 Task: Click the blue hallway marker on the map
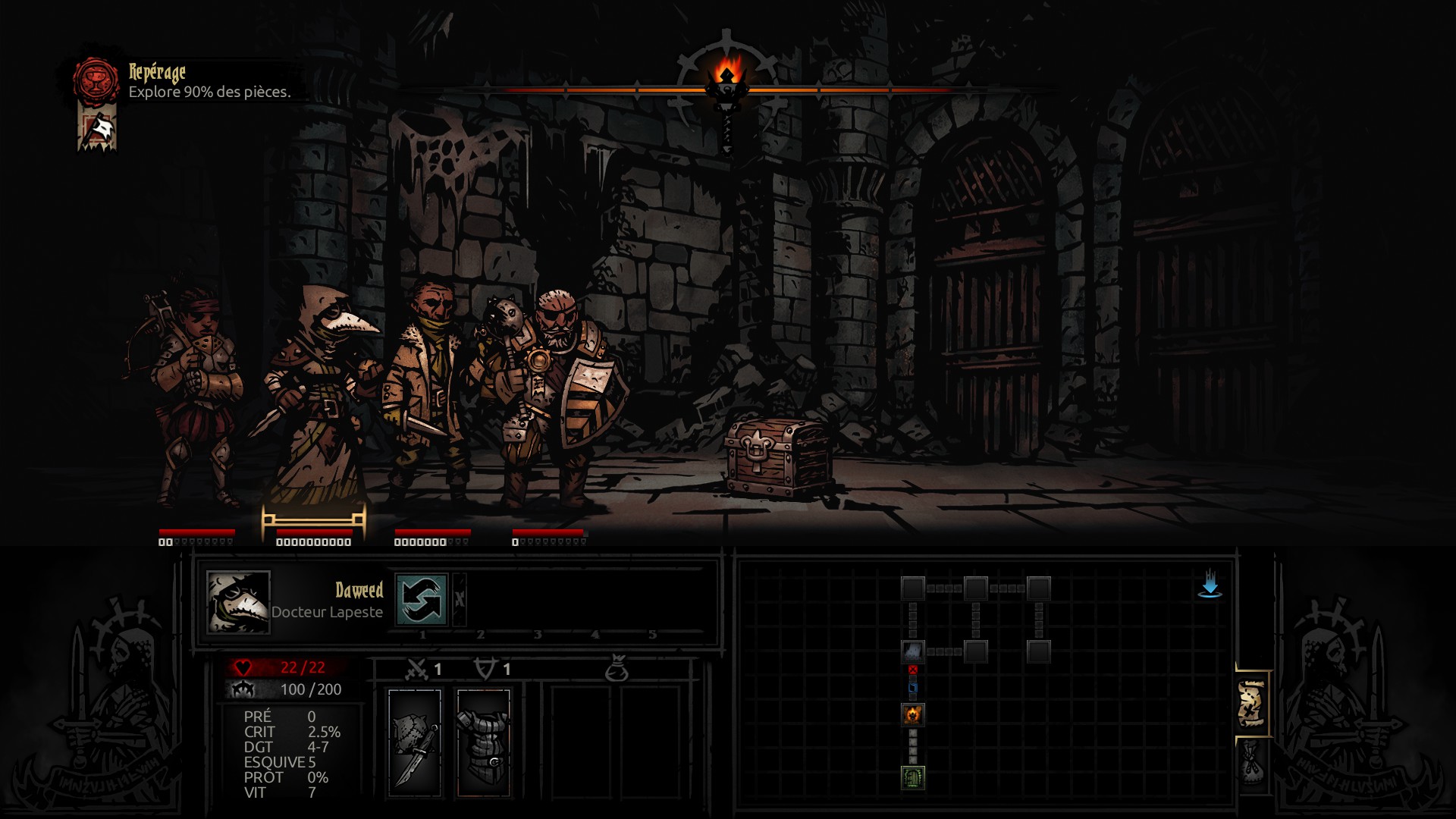[912, 688]
